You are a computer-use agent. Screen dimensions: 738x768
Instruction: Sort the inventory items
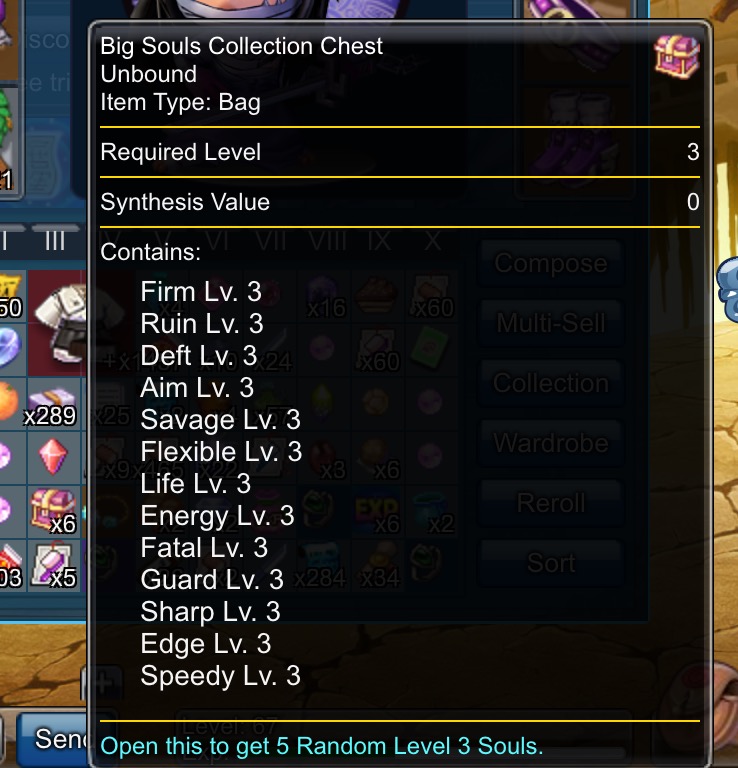coord(550,563)
